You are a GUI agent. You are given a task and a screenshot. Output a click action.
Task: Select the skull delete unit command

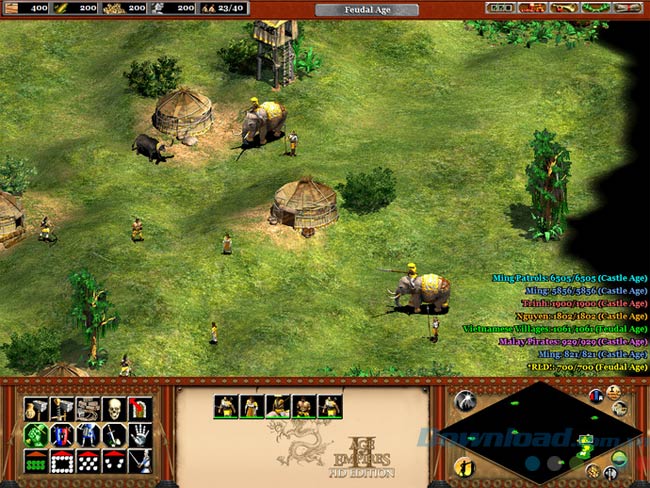pos(114,409)
